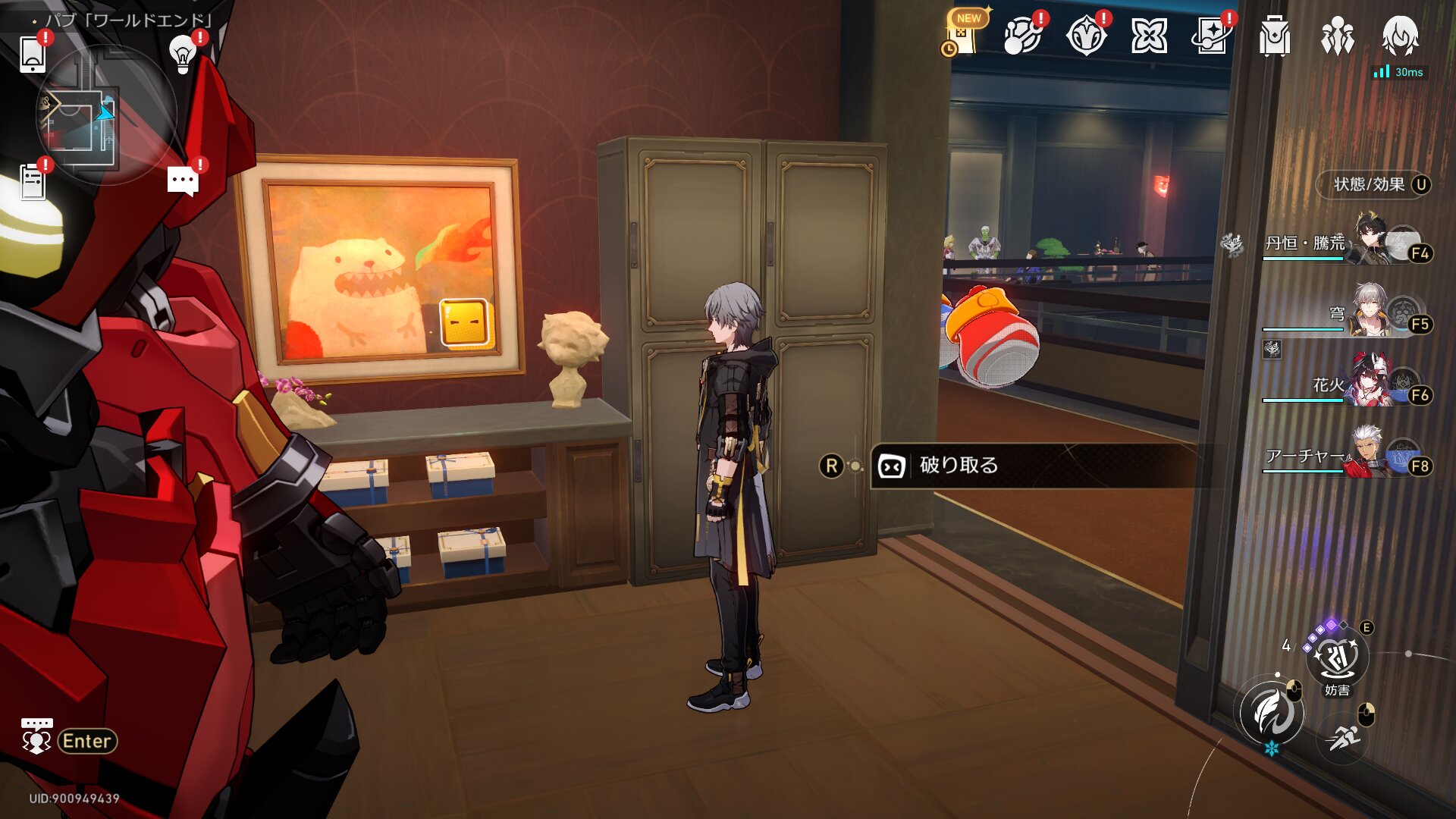This screenshot has height=819, width=1456.
Task: Activate the 妨害 technique skill
Action: coord(1337,657)
